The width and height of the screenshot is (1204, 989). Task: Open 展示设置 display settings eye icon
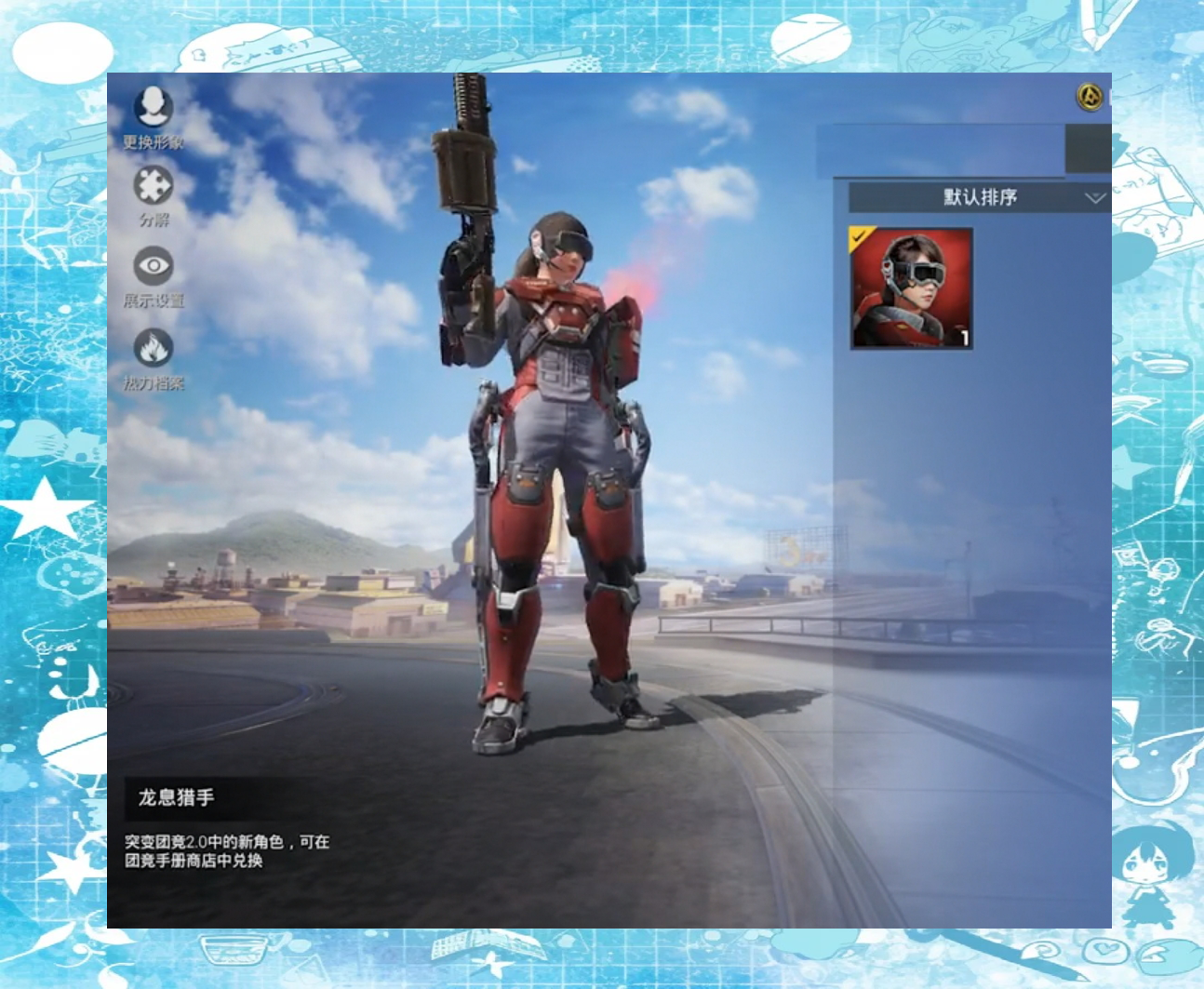tap(154, 267)
